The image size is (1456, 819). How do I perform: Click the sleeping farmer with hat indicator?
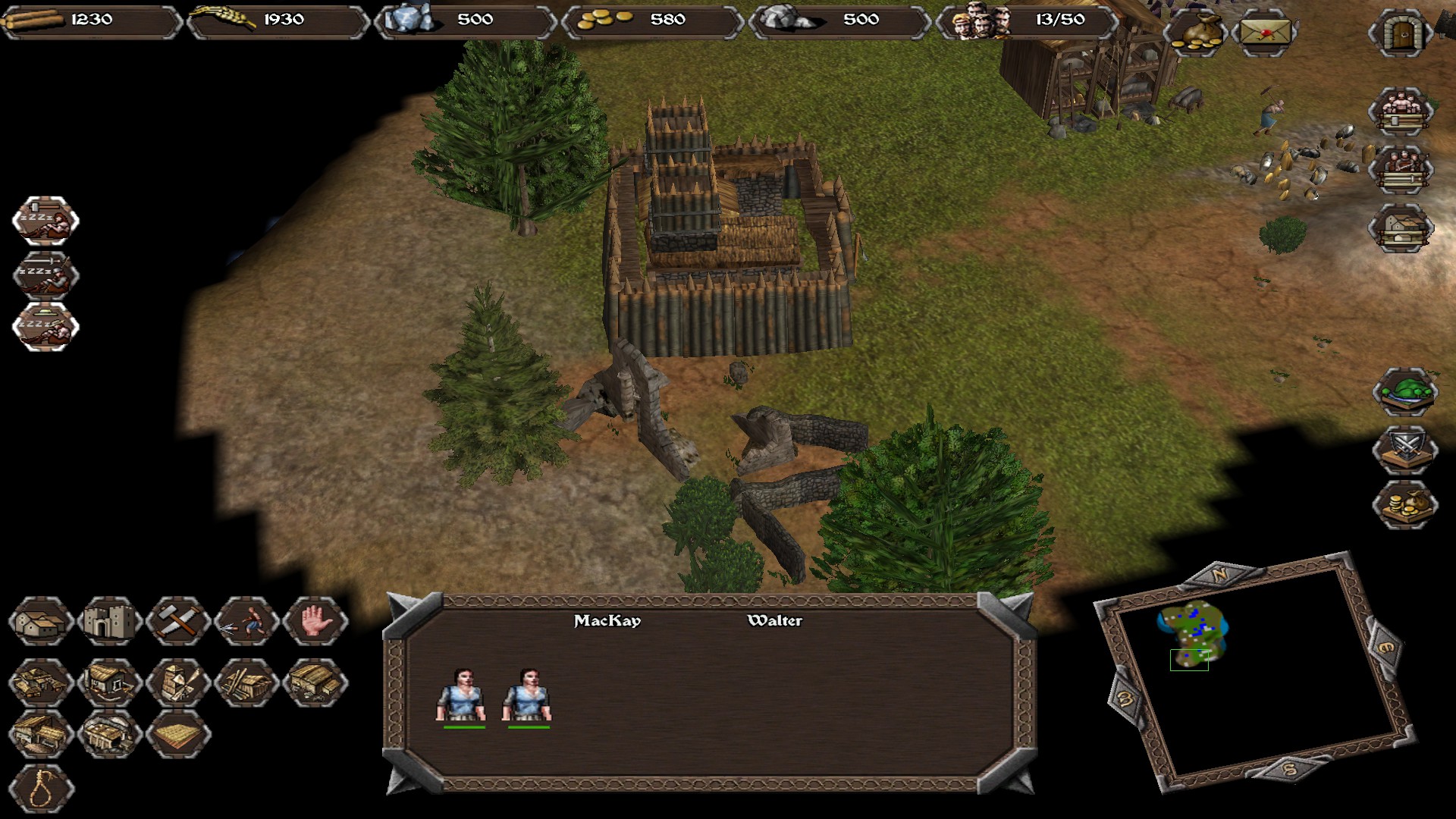pyautogui.click(x=45, y=326)
